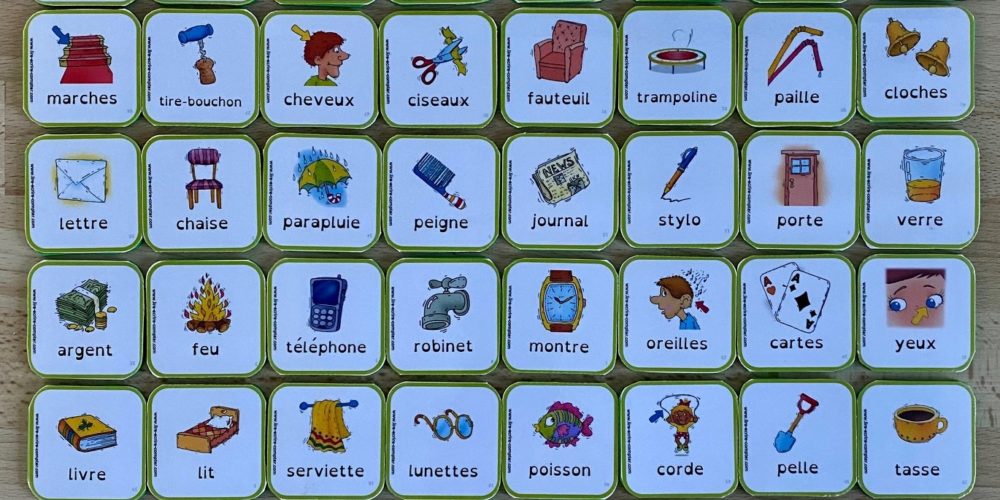
Task: Click the "fauteuil" armchair tile
Action: (x=558, y=68)
